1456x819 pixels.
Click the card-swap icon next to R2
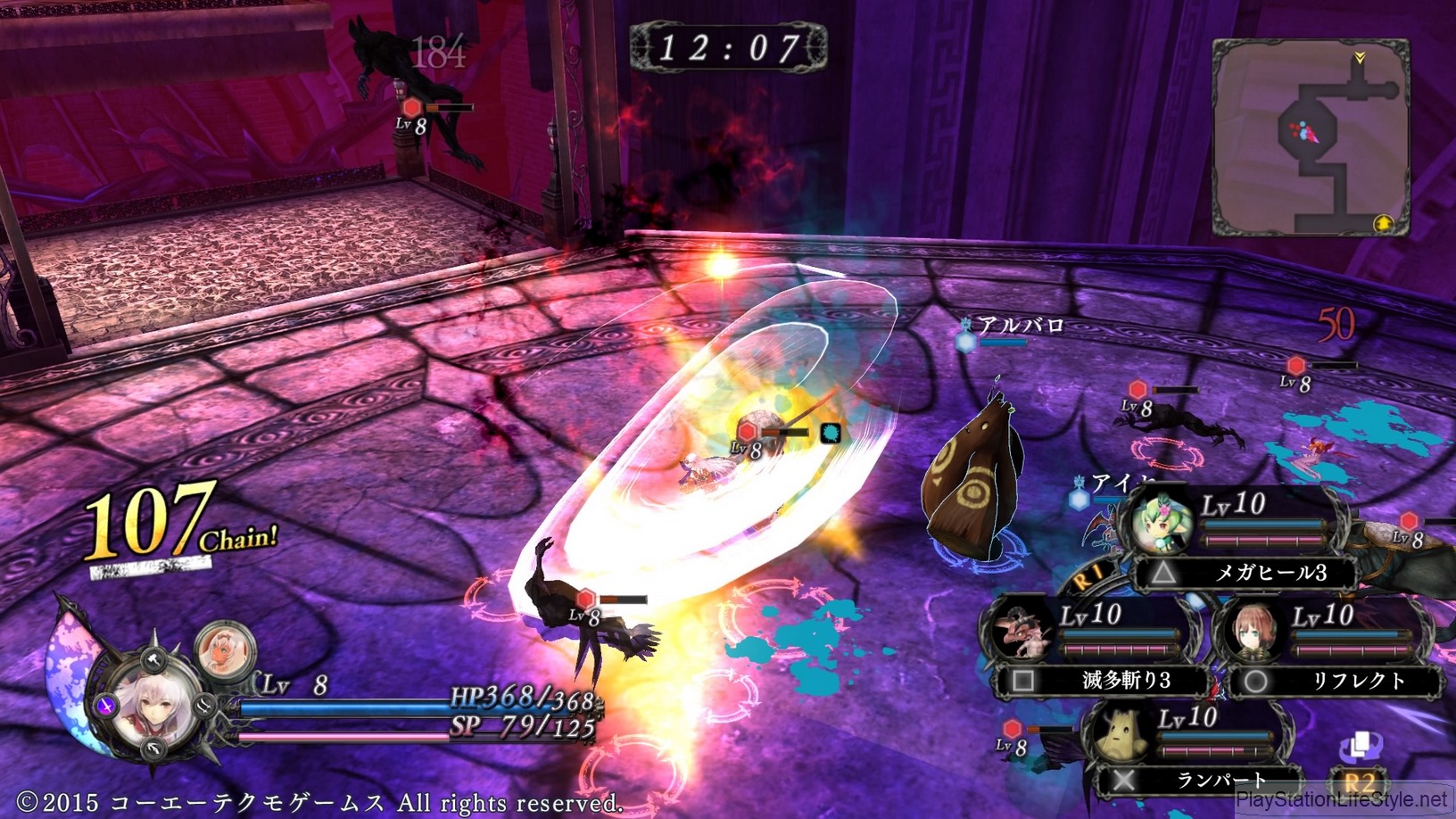[x=1361, y=744]
